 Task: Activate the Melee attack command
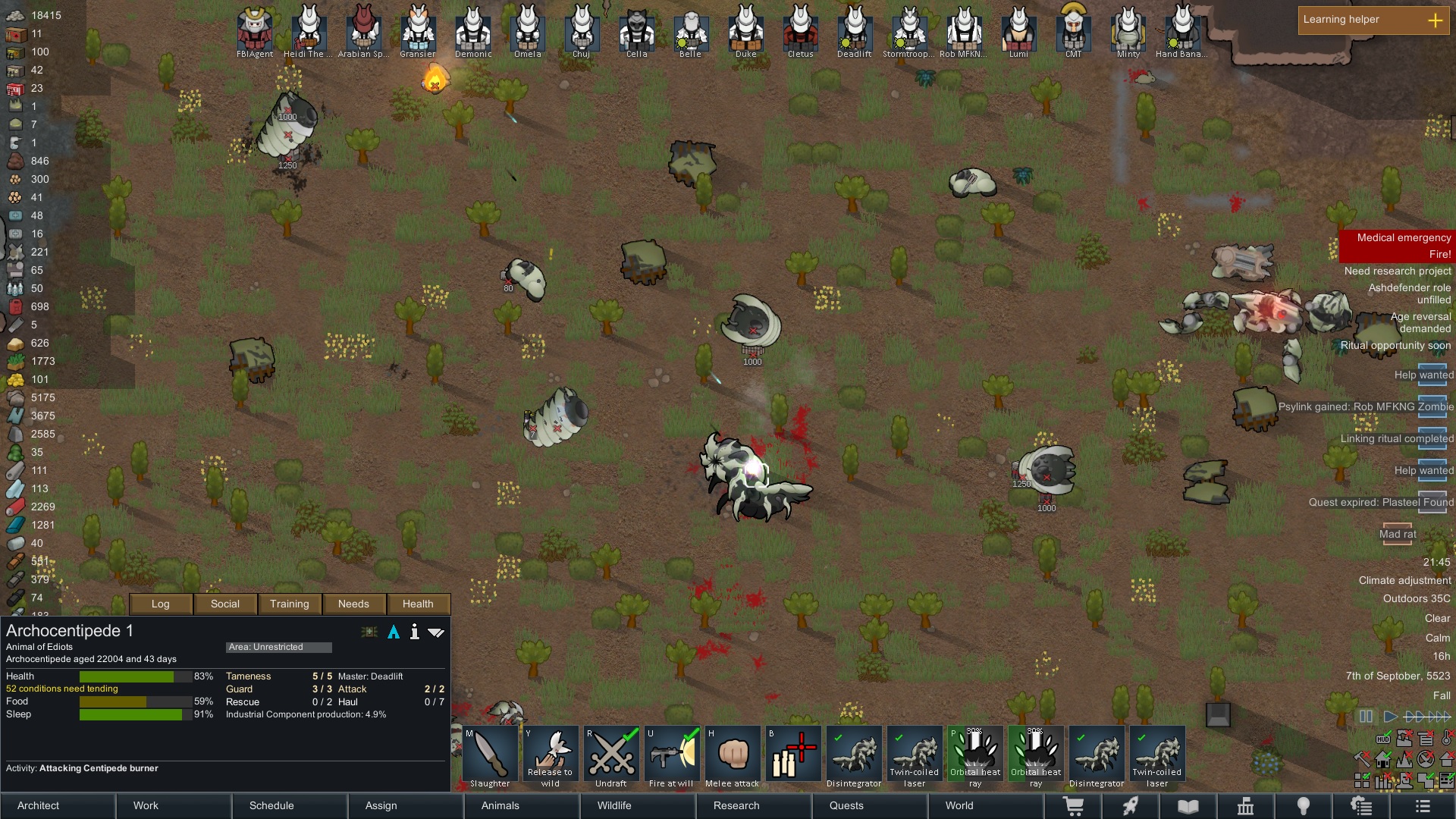coord(733,756)
